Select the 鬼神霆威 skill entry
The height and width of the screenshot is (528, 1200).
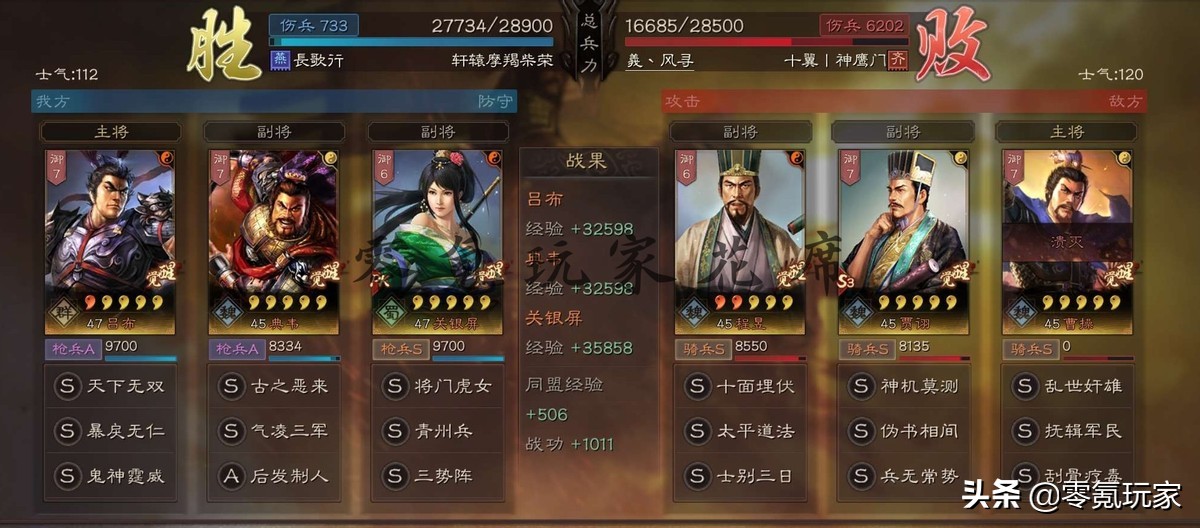(110, 476)
